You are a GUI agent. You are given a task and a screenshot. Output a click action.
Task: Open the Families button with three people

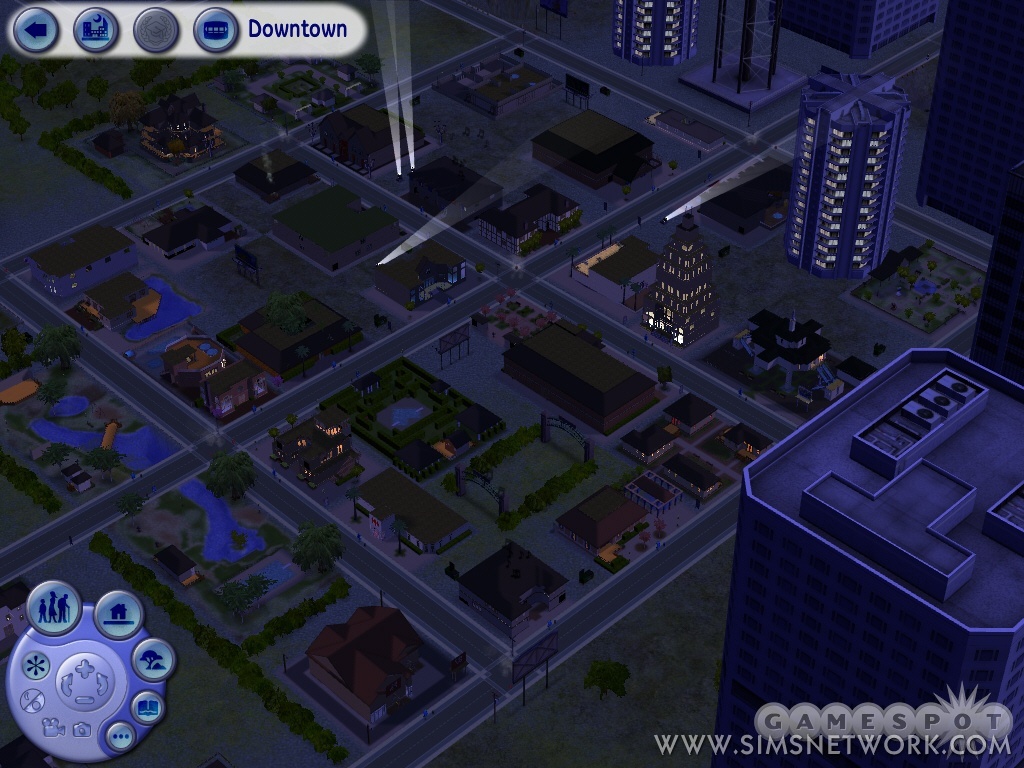click(53, 607)
